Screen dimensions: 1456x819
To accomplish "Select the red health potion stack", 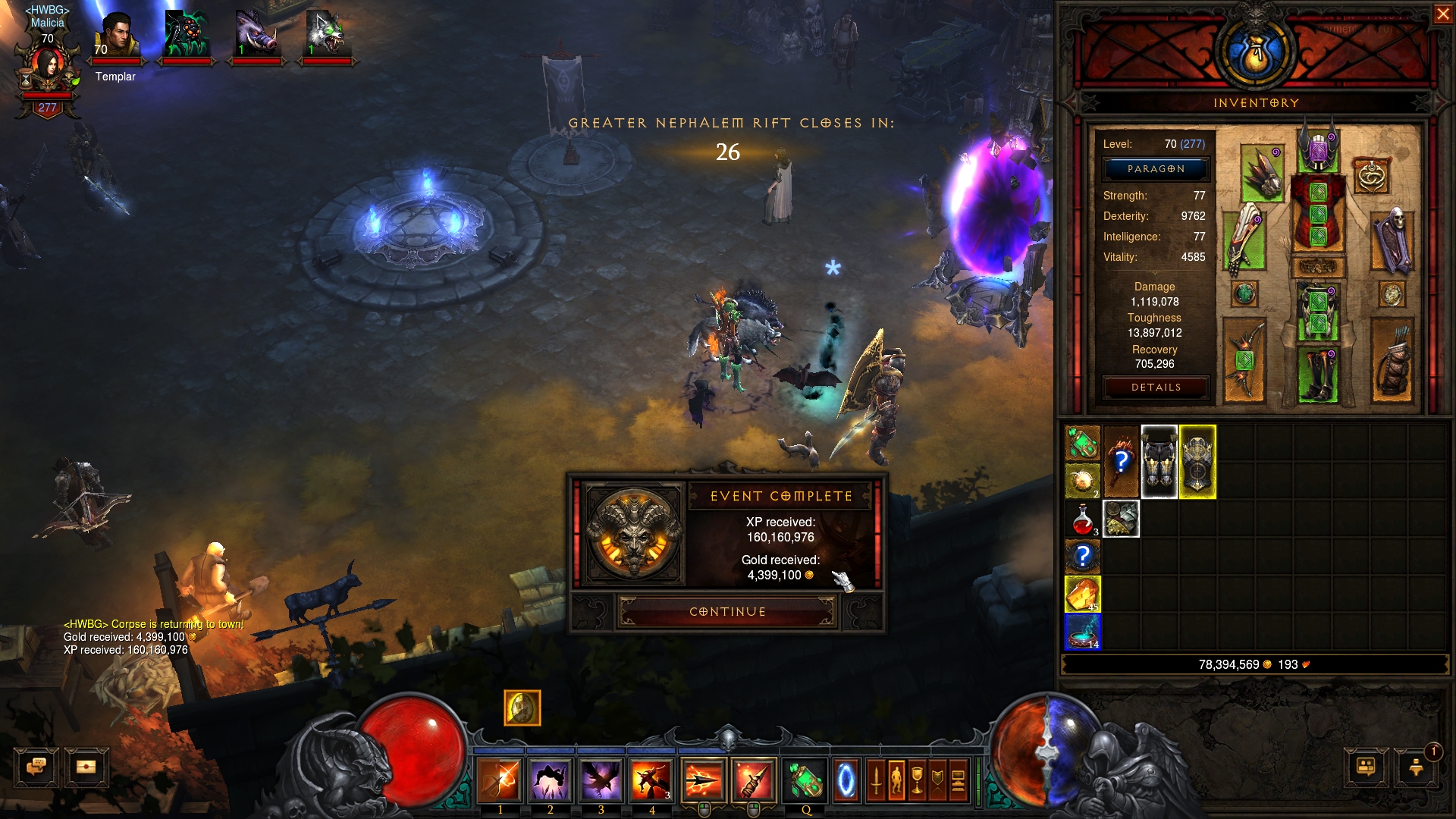I will [x=1083, y=519].
